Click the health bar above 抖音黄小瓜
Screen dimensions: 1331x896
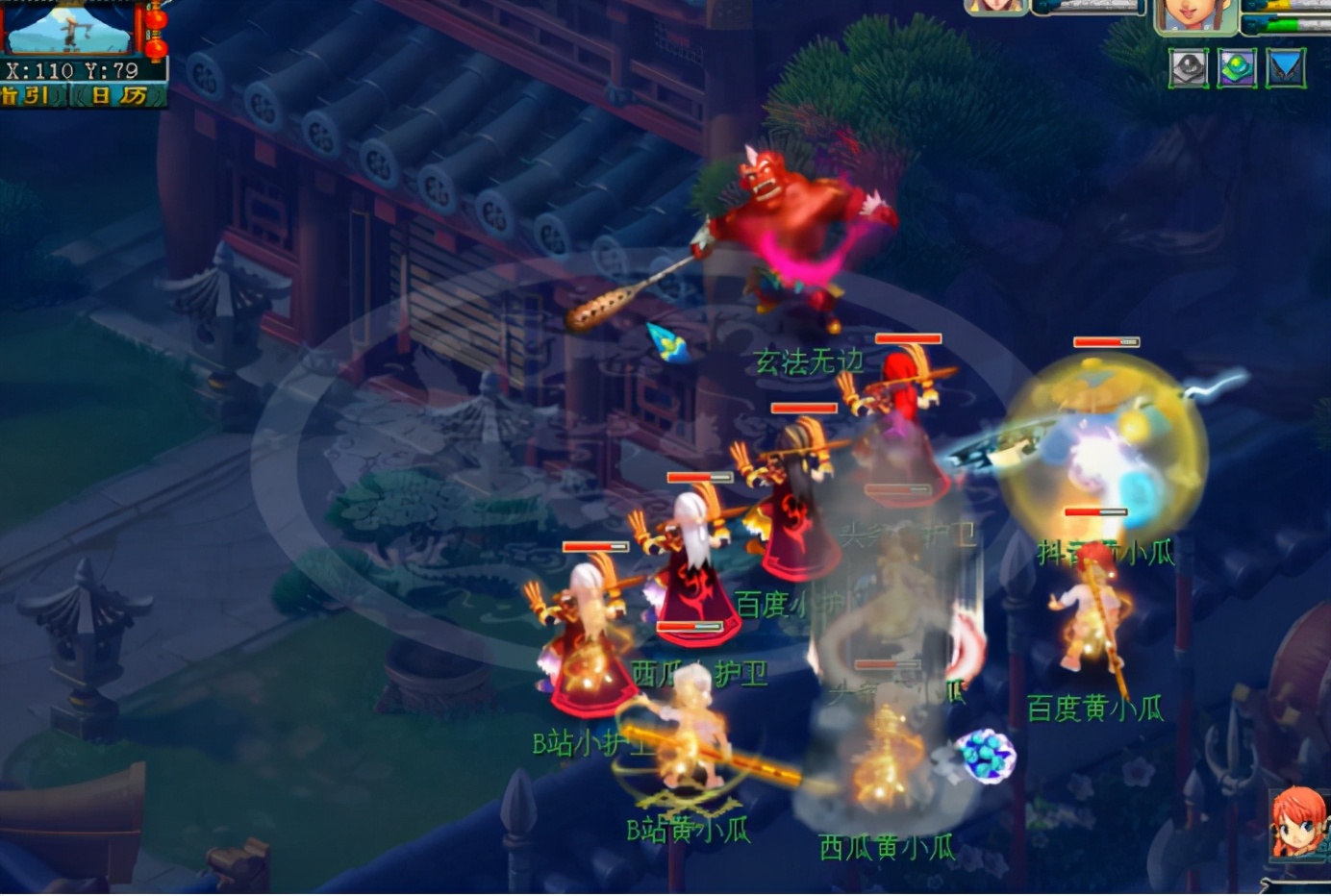click(1096, 512)
